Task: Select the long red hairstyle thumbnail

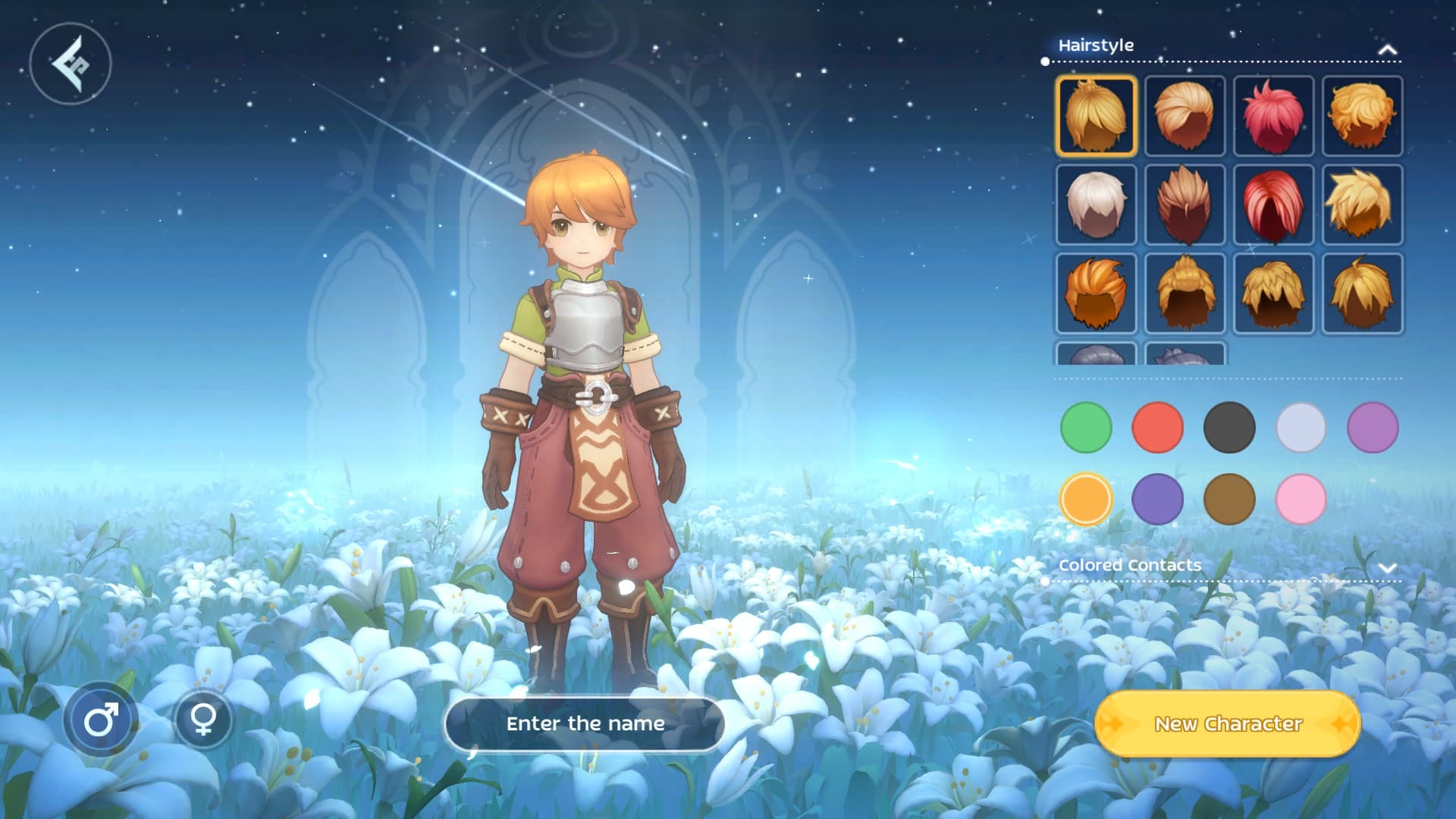Action: (1273, 205)
